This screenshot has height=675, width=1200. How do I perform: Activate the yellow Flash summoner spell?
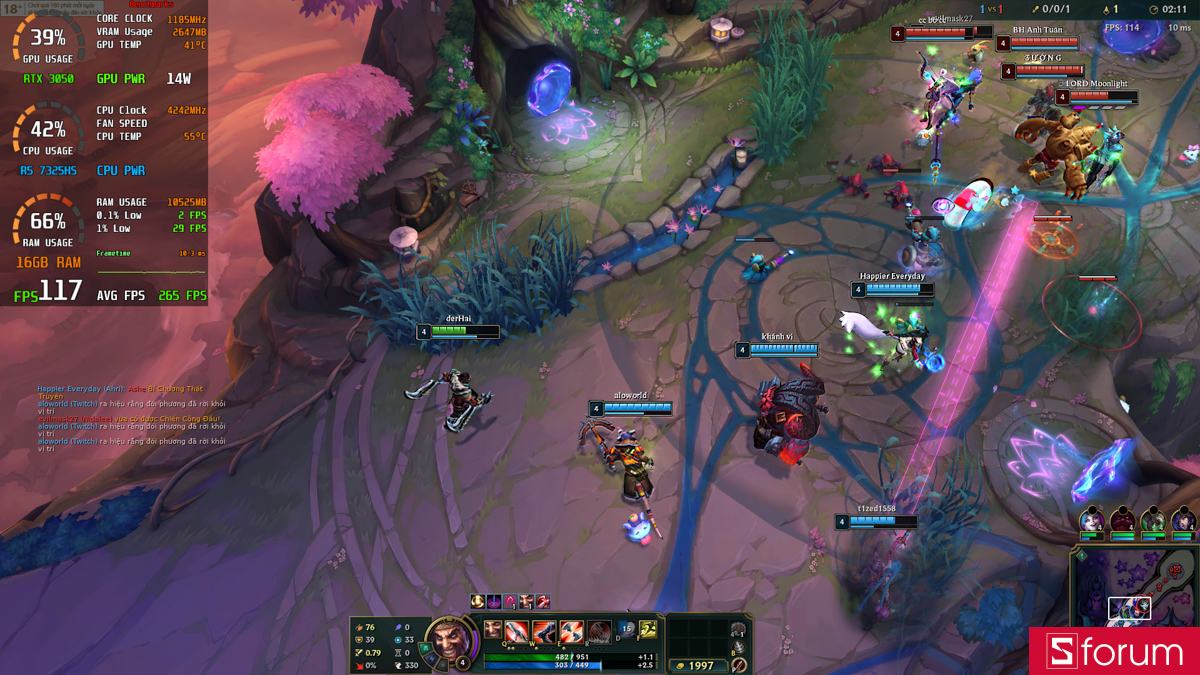[647, 629]
